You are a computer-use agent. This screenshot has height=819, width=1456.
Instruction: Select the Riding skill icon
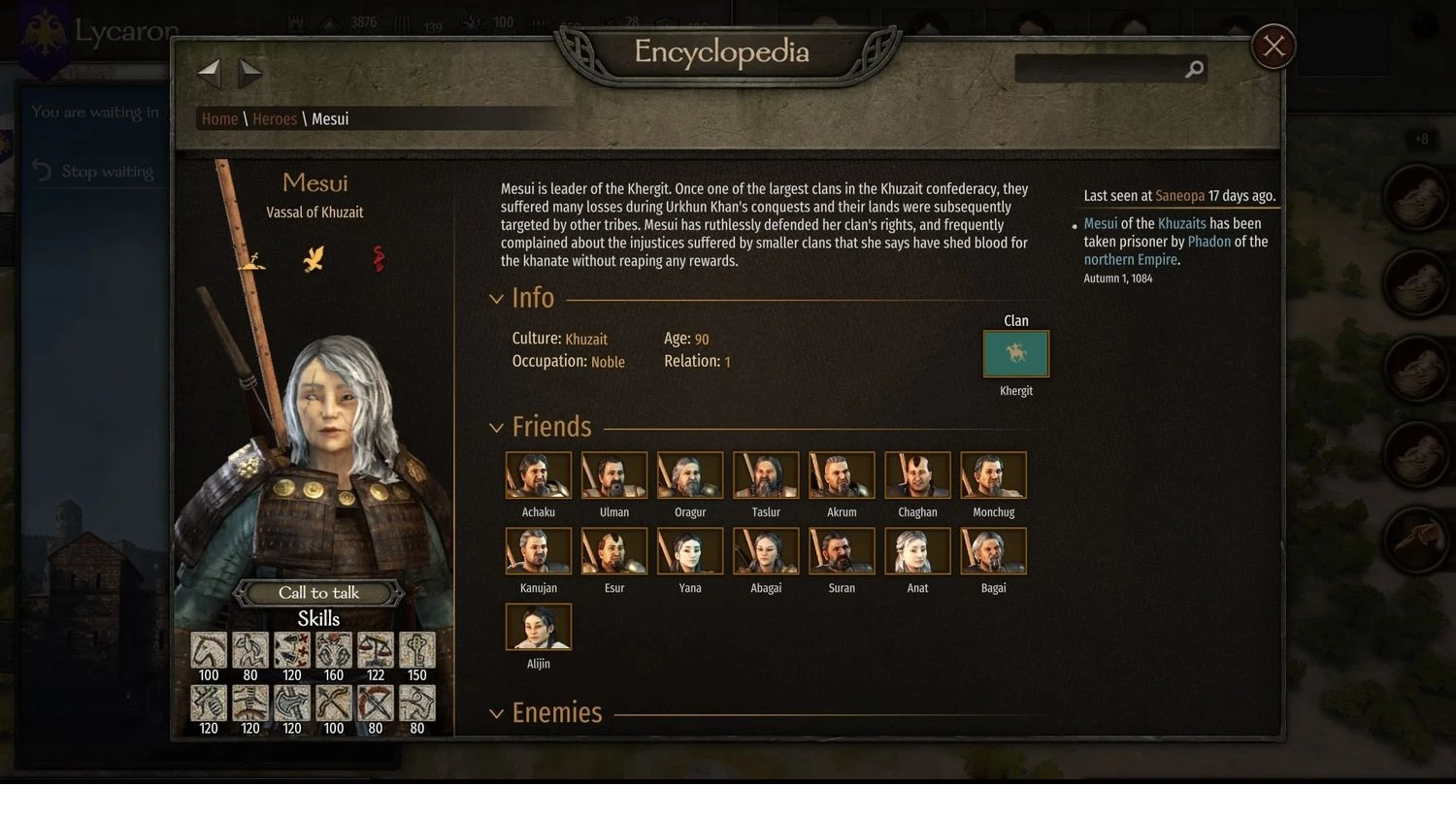(209, 650)
